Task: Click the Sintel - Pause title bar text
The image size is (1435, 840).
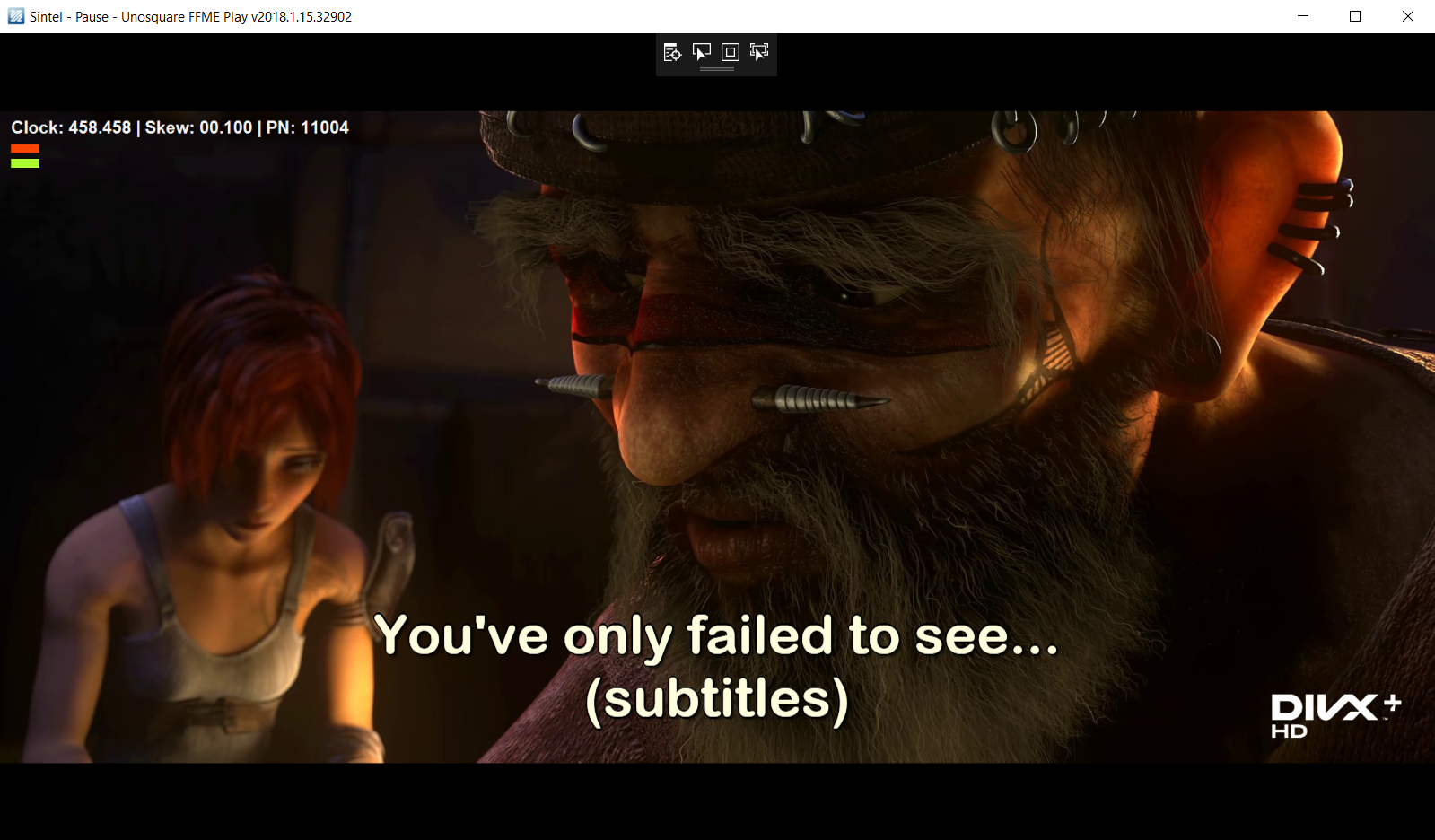Action: pos(188,15)
